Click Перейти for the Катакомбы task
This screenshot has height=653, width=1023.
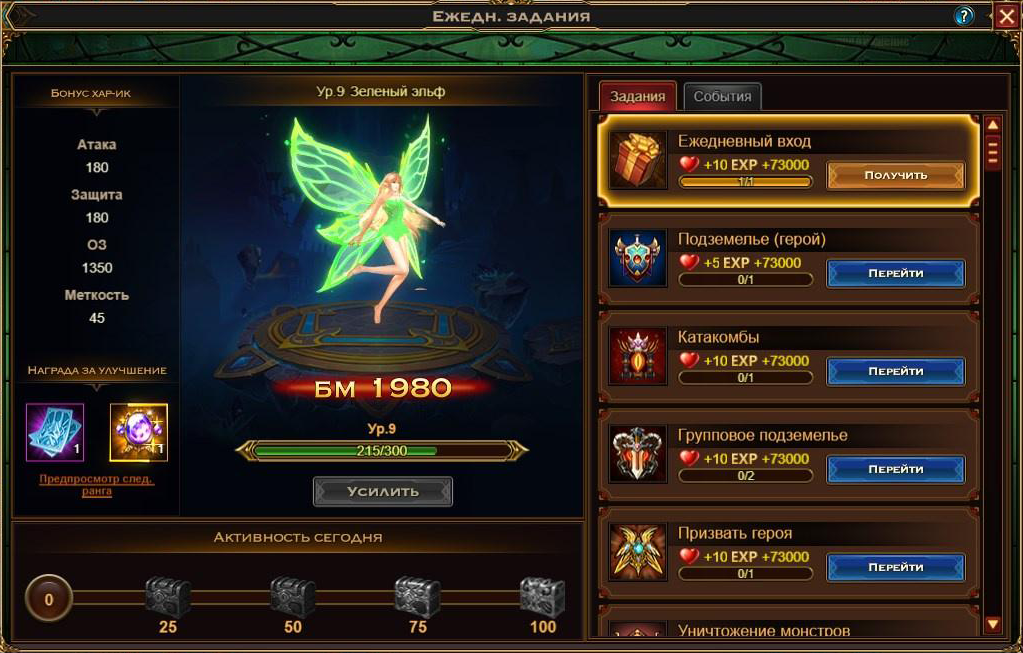[x=895, y=371]
